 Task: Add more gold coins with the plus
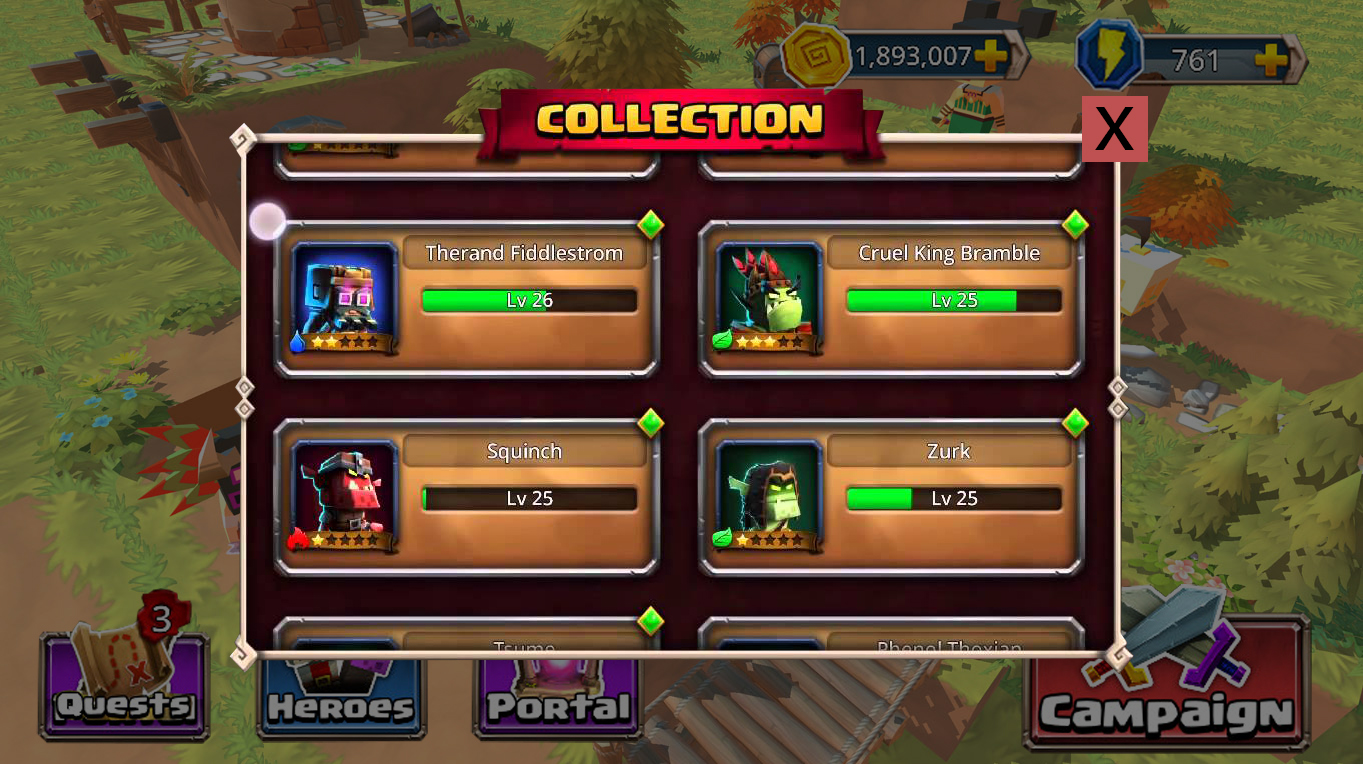point(990,57)
